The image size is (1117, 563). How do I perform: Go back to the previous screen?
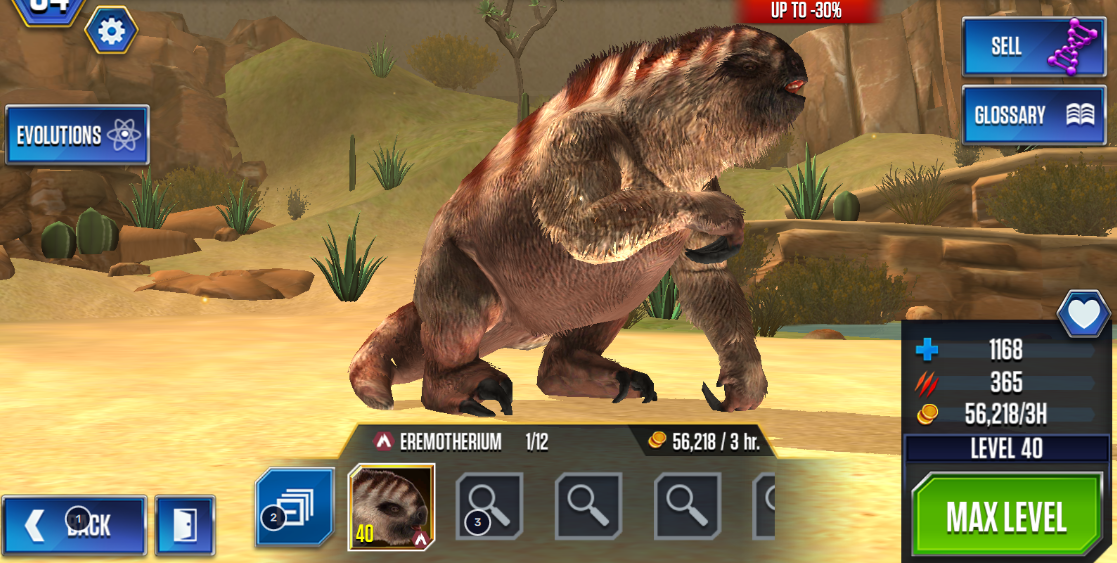click(x=74, y=526)
